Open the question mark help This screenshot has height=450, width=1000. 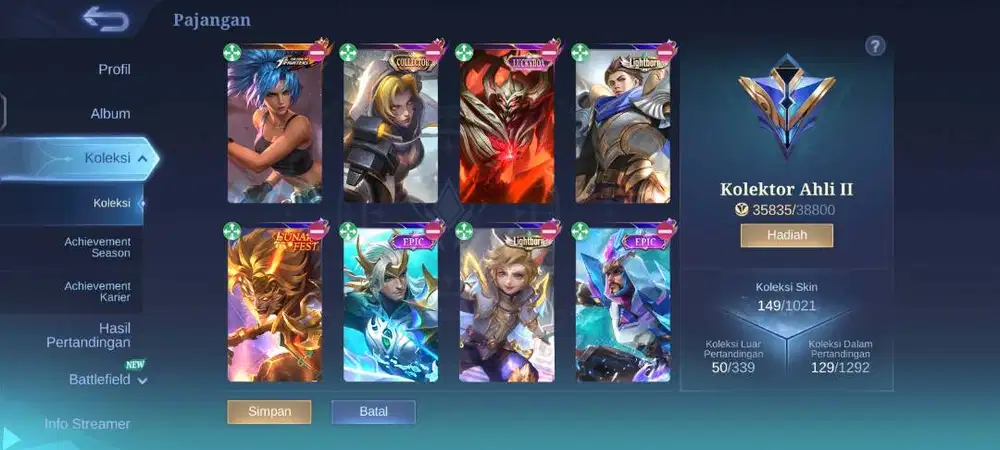pos(875,45)
